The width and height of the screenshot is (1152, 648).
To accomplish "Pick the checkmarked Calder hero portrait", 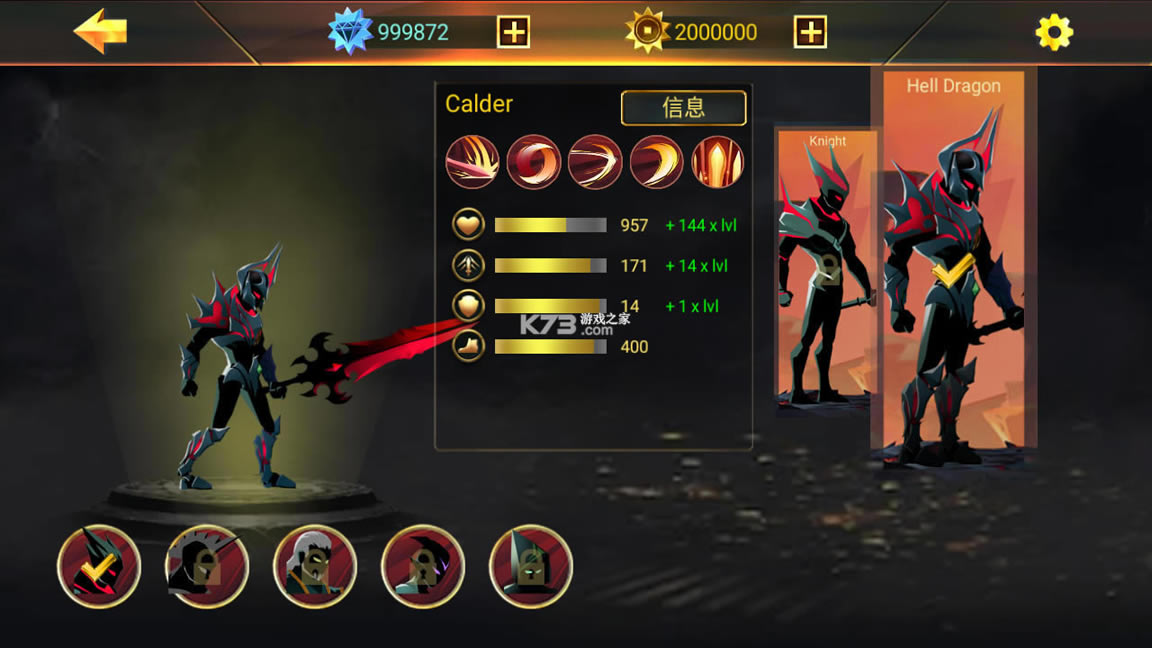I will [99, 566].
